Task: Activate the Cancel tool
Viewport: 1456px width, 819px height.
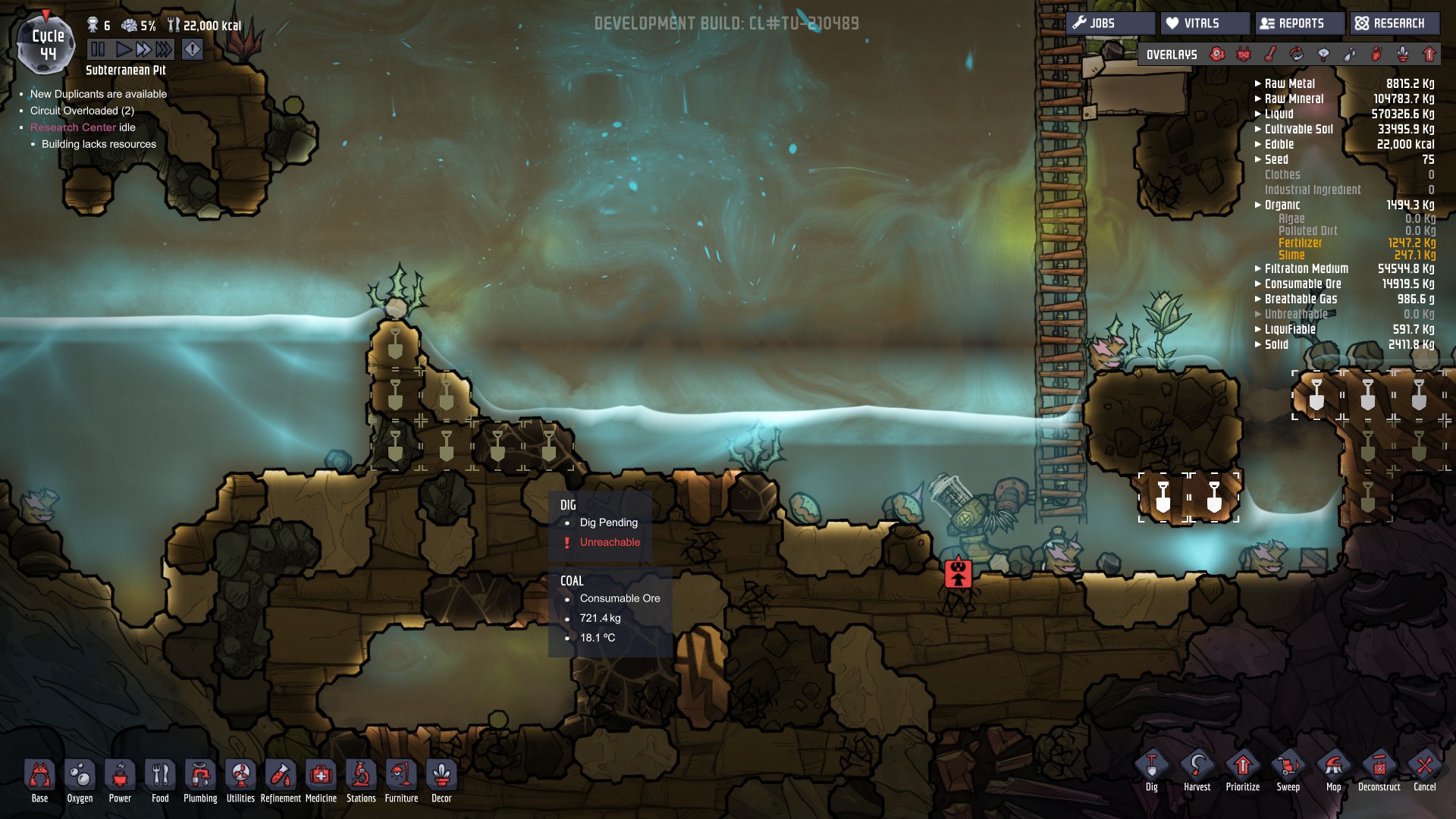Action: [1424, 767]
